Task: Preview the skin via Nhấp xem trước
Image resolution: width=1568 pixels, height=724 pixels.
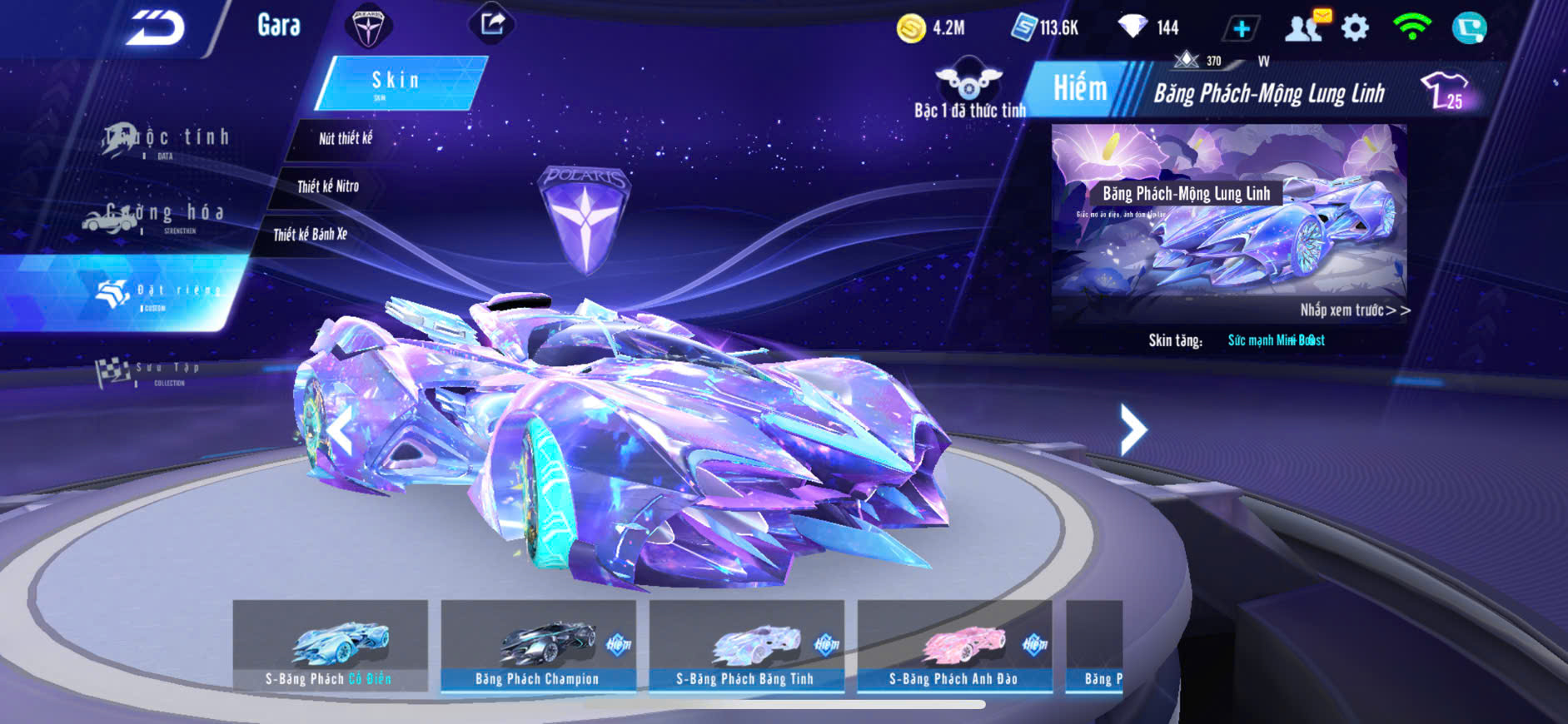Action: click(x=1354, y=310)
